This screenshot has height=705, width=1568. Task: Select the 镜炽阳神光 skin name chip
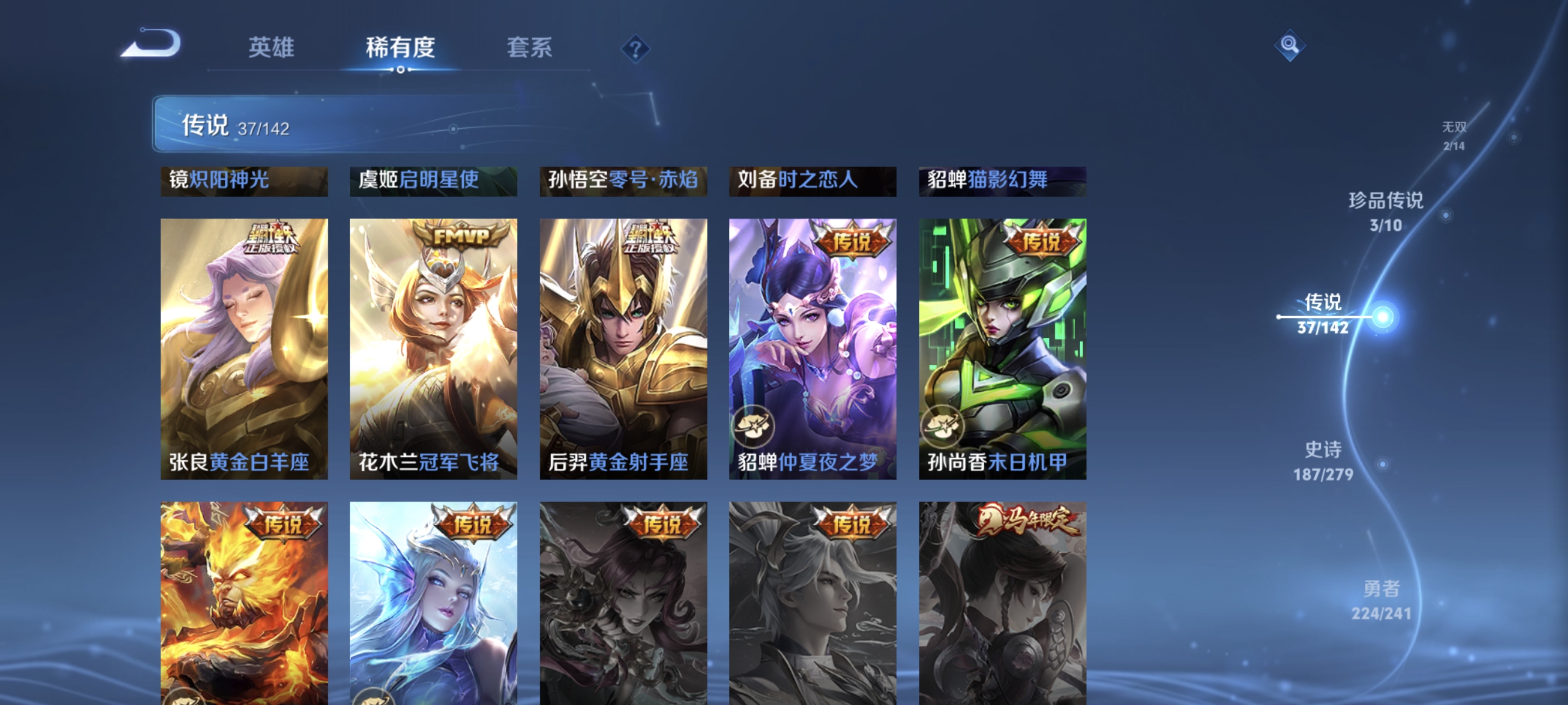243,181
